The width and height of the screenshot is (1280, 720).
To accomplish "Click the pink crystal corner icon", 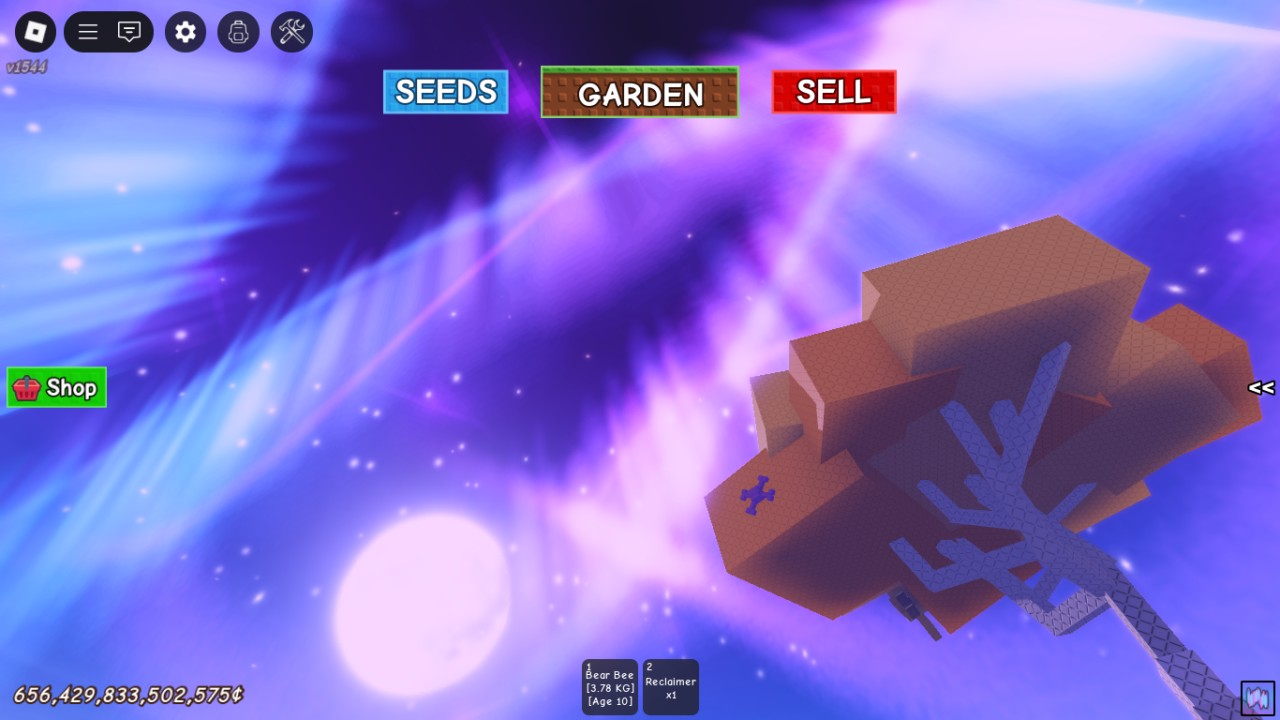I will pyautogui.click(x=1258, y=698).
